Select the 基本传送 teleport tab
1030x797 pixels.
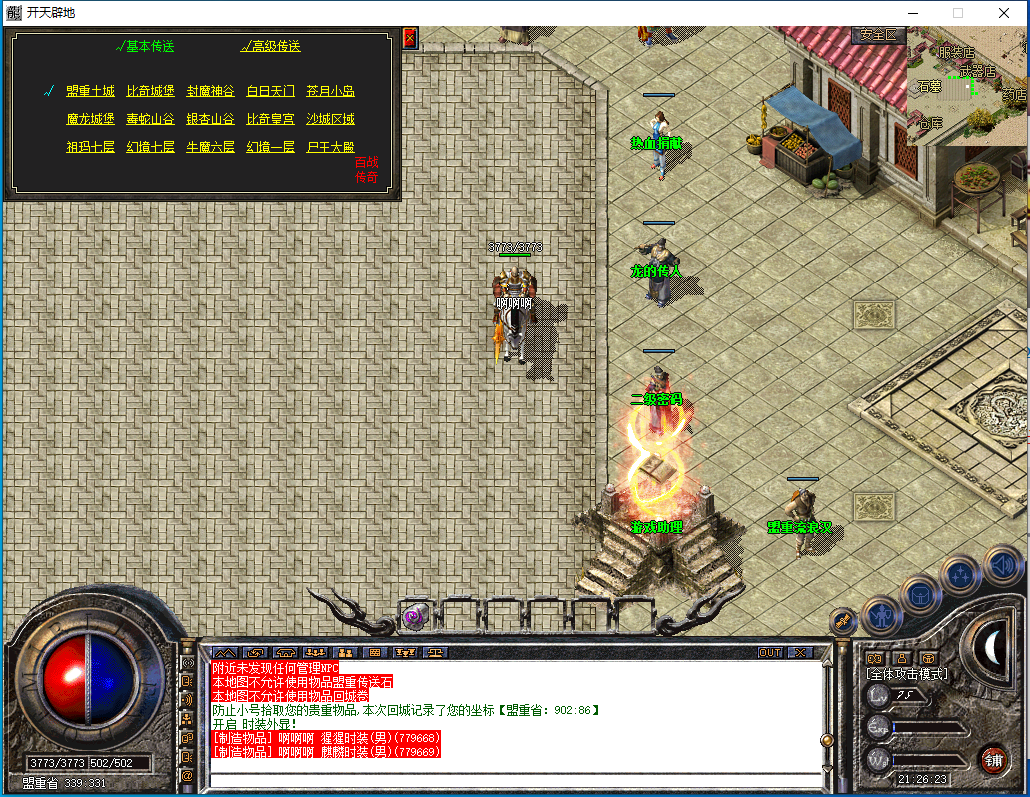point(146,46)
